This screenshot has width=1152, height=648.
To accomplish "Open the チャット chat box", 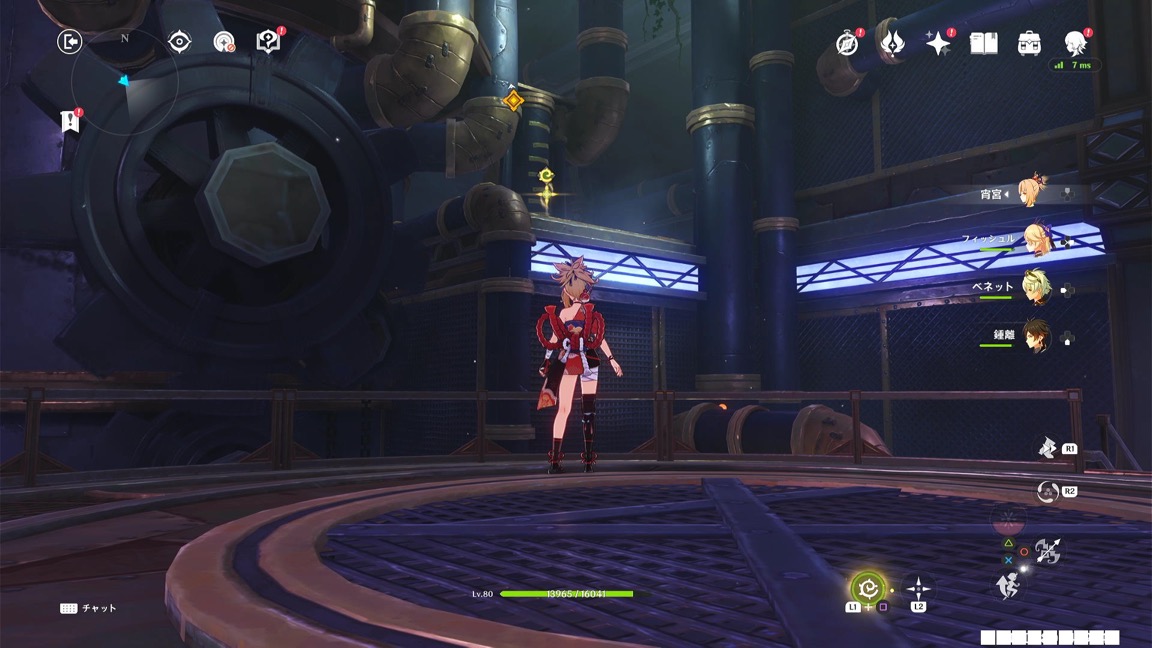I will pos(88,608).
